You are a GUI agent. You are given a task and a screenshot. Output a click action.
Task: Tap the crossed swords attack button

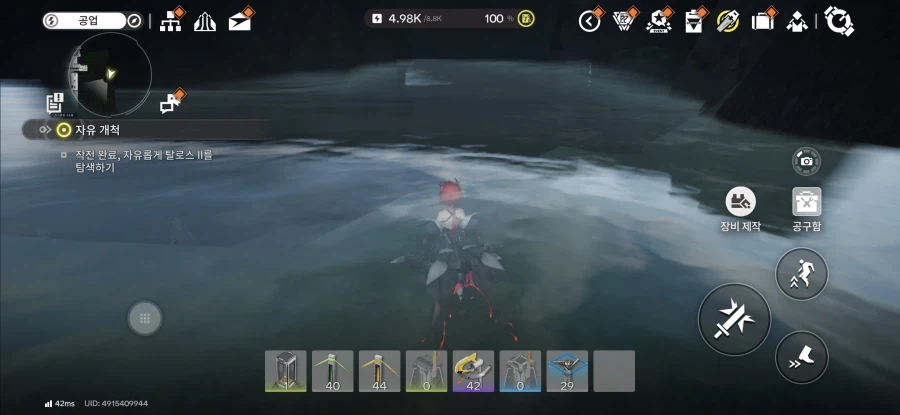pyautogui.click(x=734, y=318)
